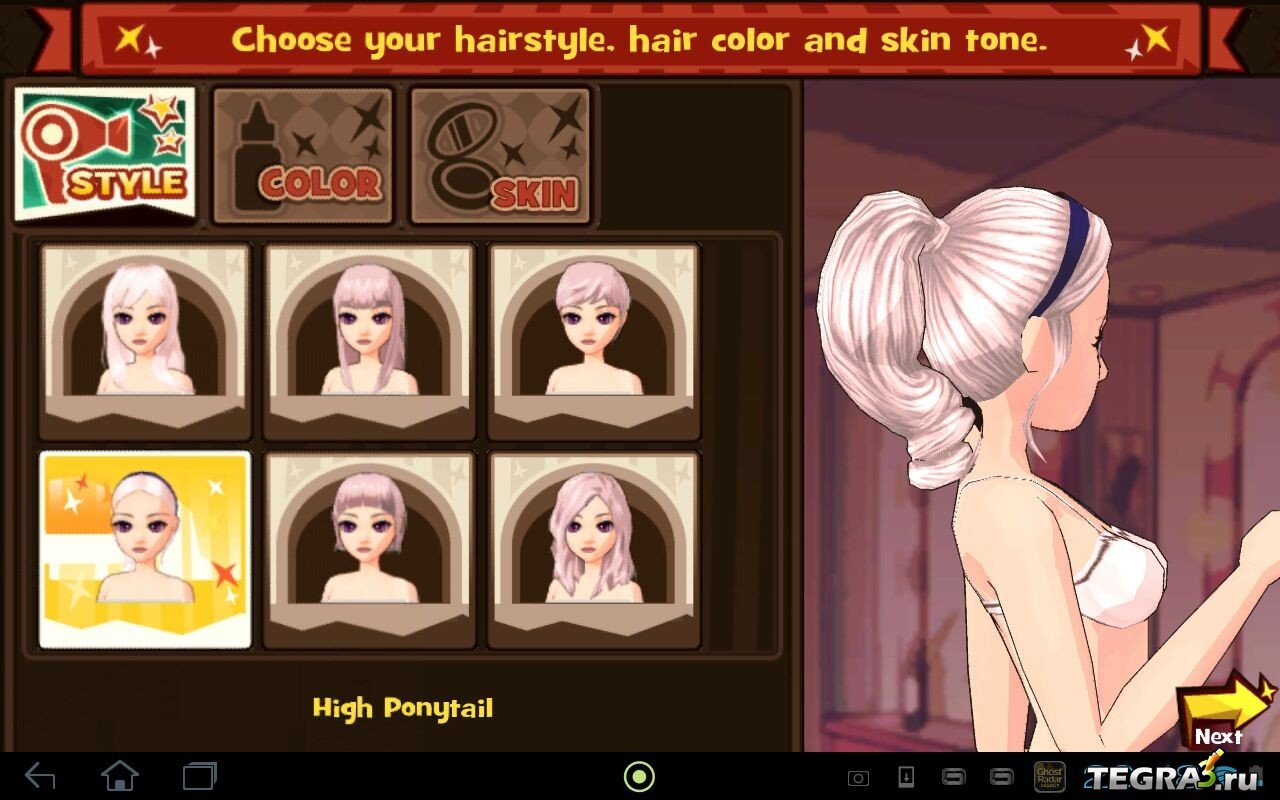This screenshot has height=800, width=1280.
Task: Select the Skin tab
Action: 500,155
